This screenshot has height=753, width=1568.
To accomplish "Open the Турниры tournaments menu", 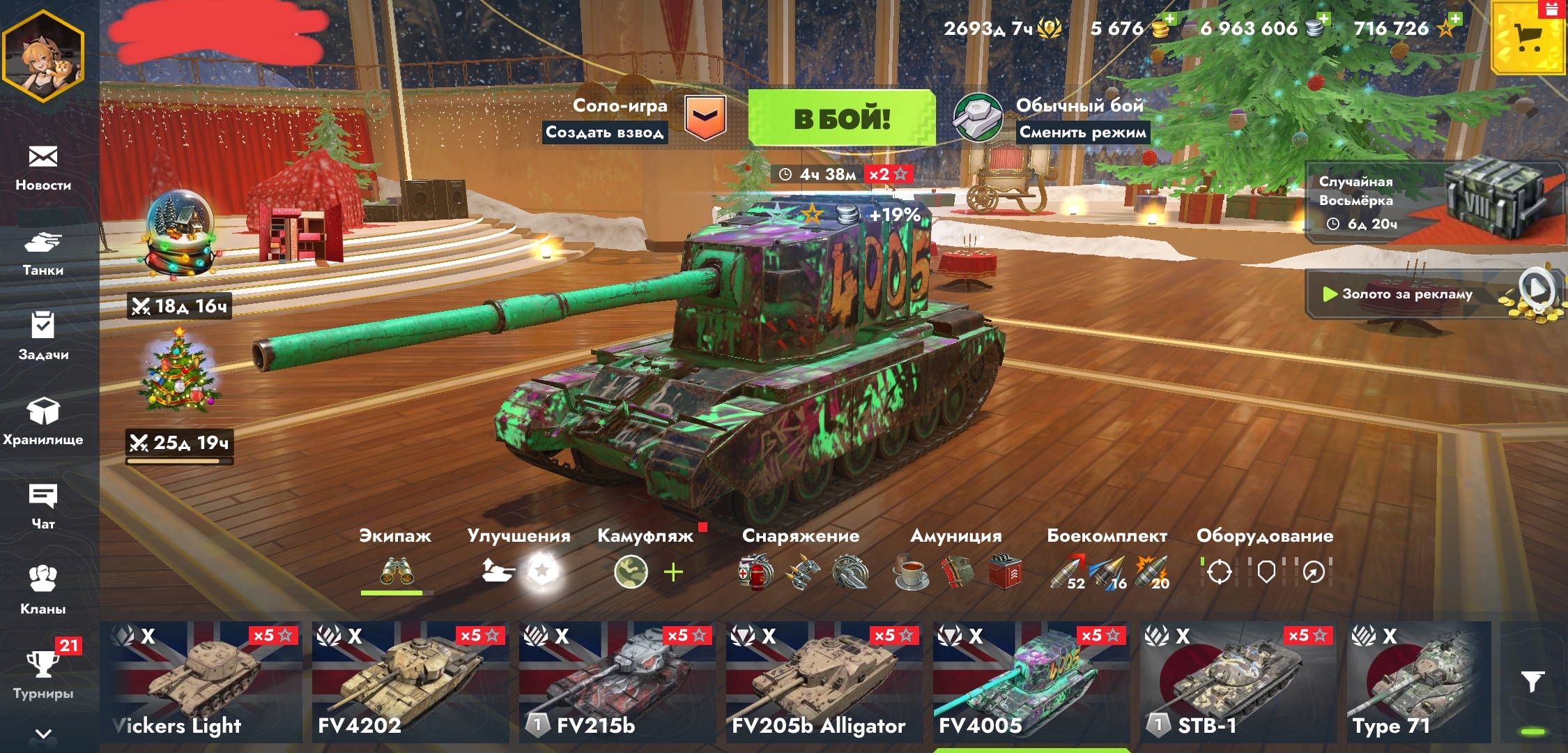I will 43,674.
